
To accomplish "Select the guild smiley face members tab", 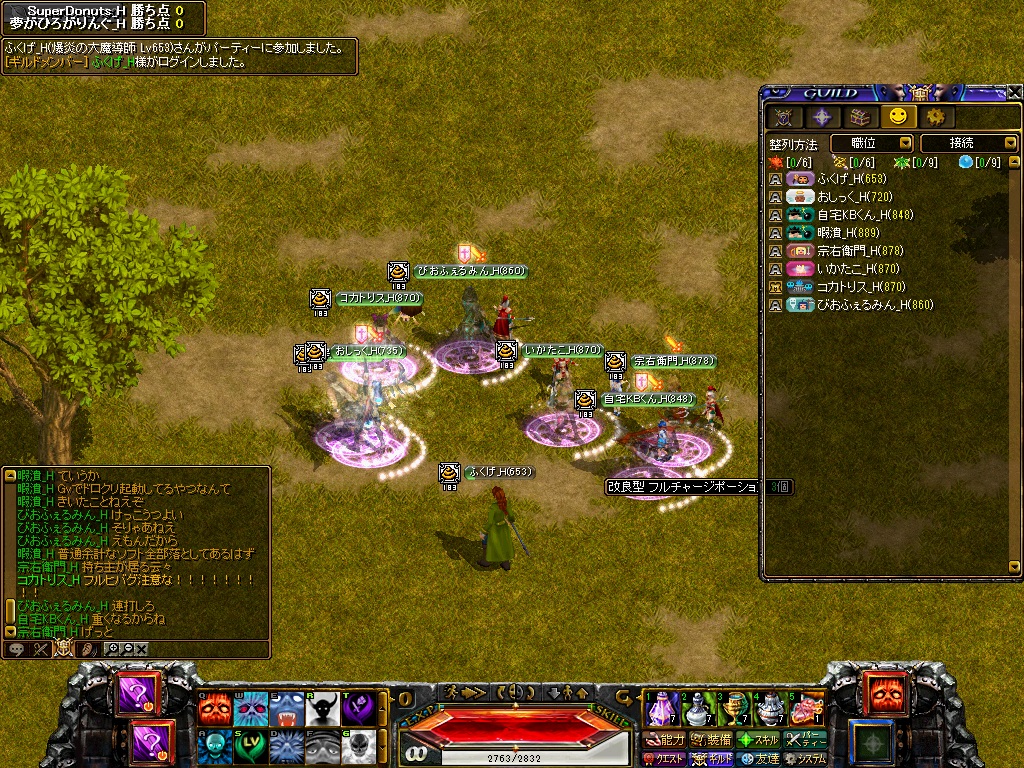I will 897,117.
